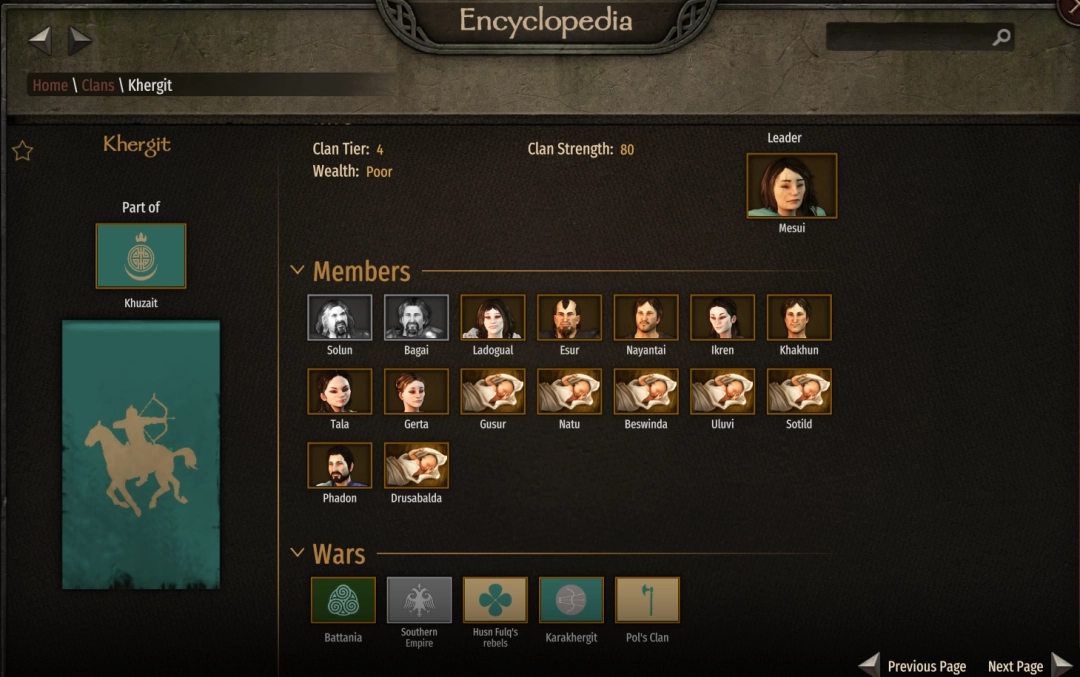Image resolution: width=1080 pixels, height=677 pixels.
Task: Collapse the Wars section
Action: click(x=297, y=553)
